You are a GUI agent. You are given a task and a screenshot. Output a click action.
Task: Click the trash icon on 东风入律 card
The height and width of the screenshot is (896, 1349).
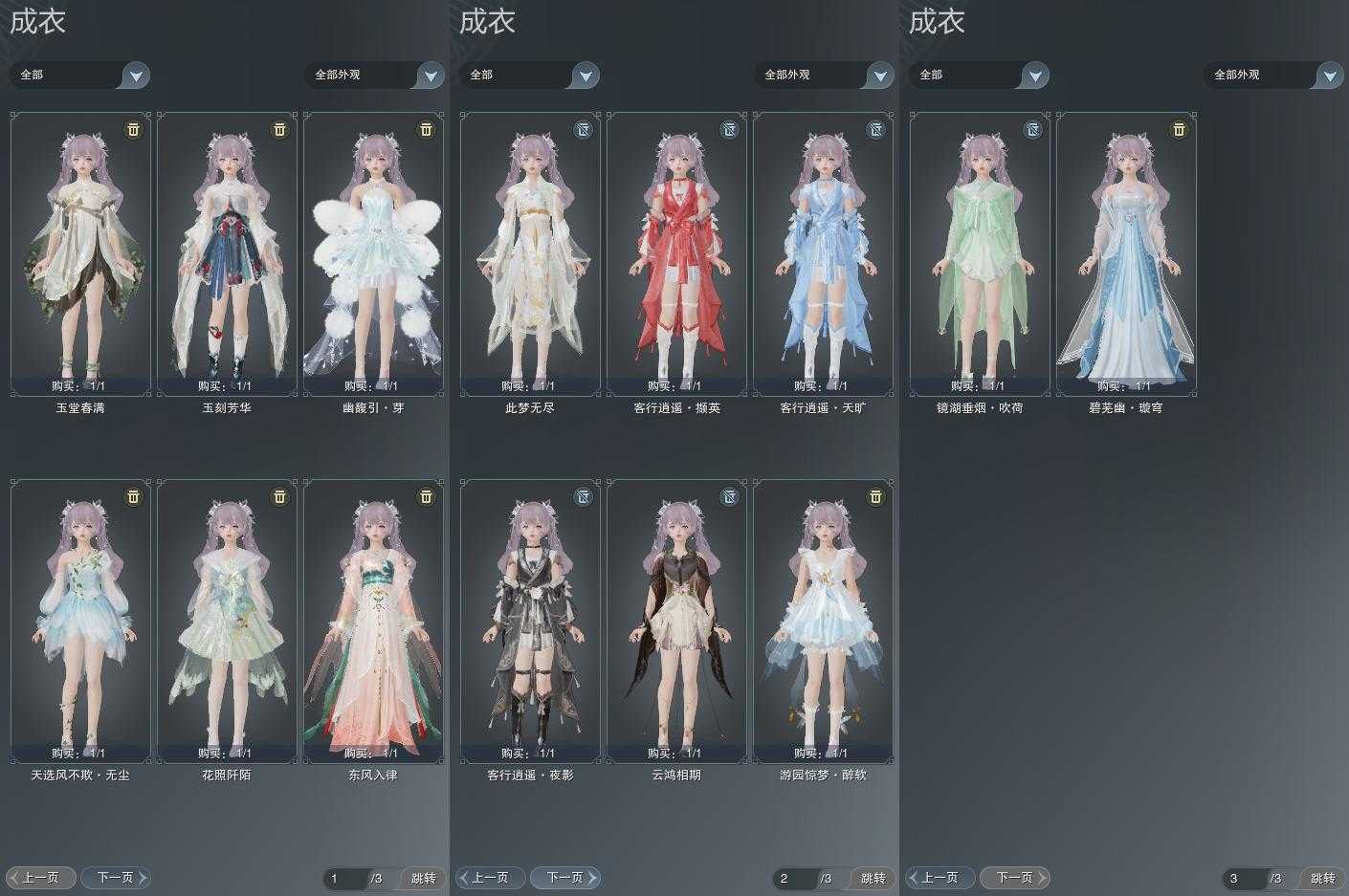point(426,496)
